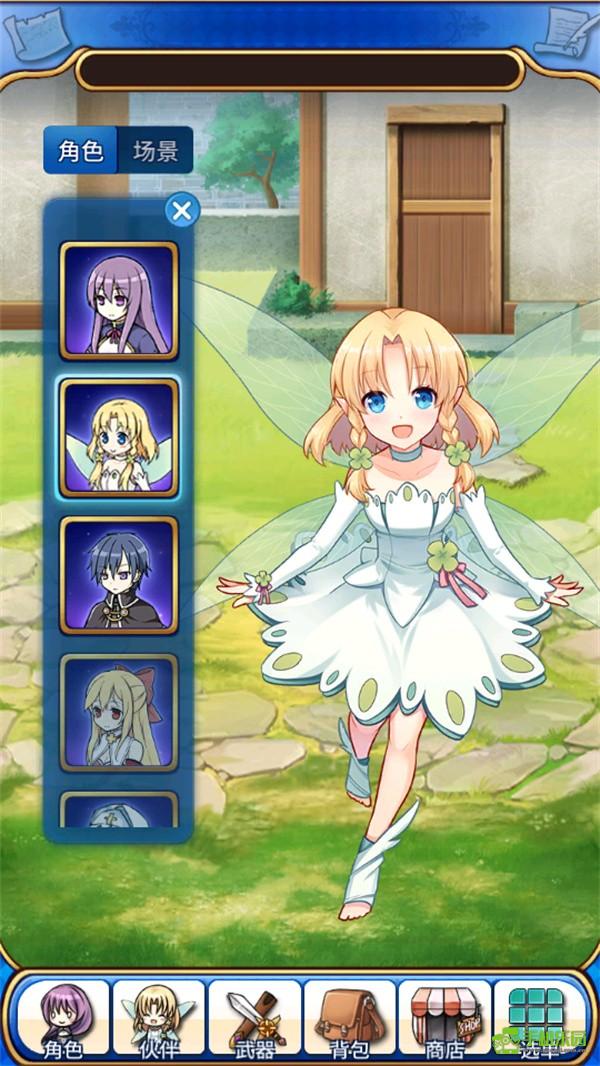Image resolution: width=600 pixels, height=1066 pixels.
Task: Open the 武器 weapons menu
Action: point(254,1020)
